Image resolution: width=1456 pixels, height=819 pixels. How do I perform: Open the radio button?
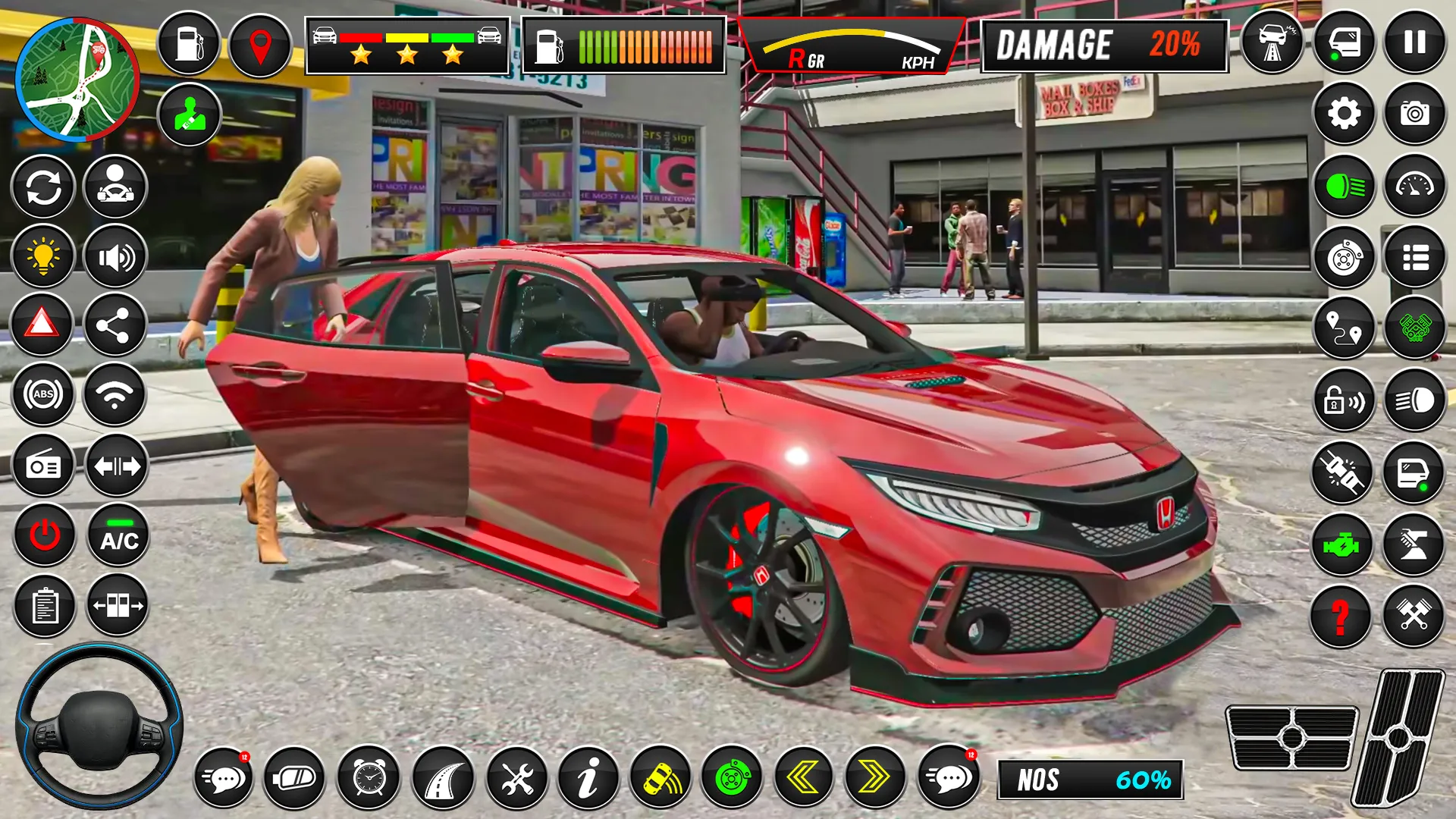point(43,466)
